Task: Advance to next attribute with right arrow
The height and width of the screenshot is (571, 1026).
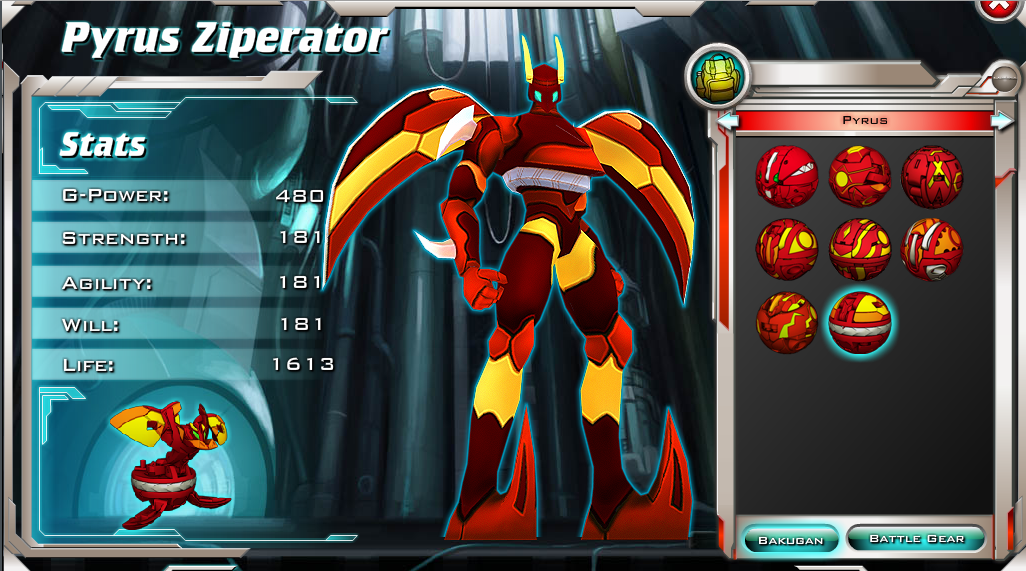Action: [x=1001, y=121]
